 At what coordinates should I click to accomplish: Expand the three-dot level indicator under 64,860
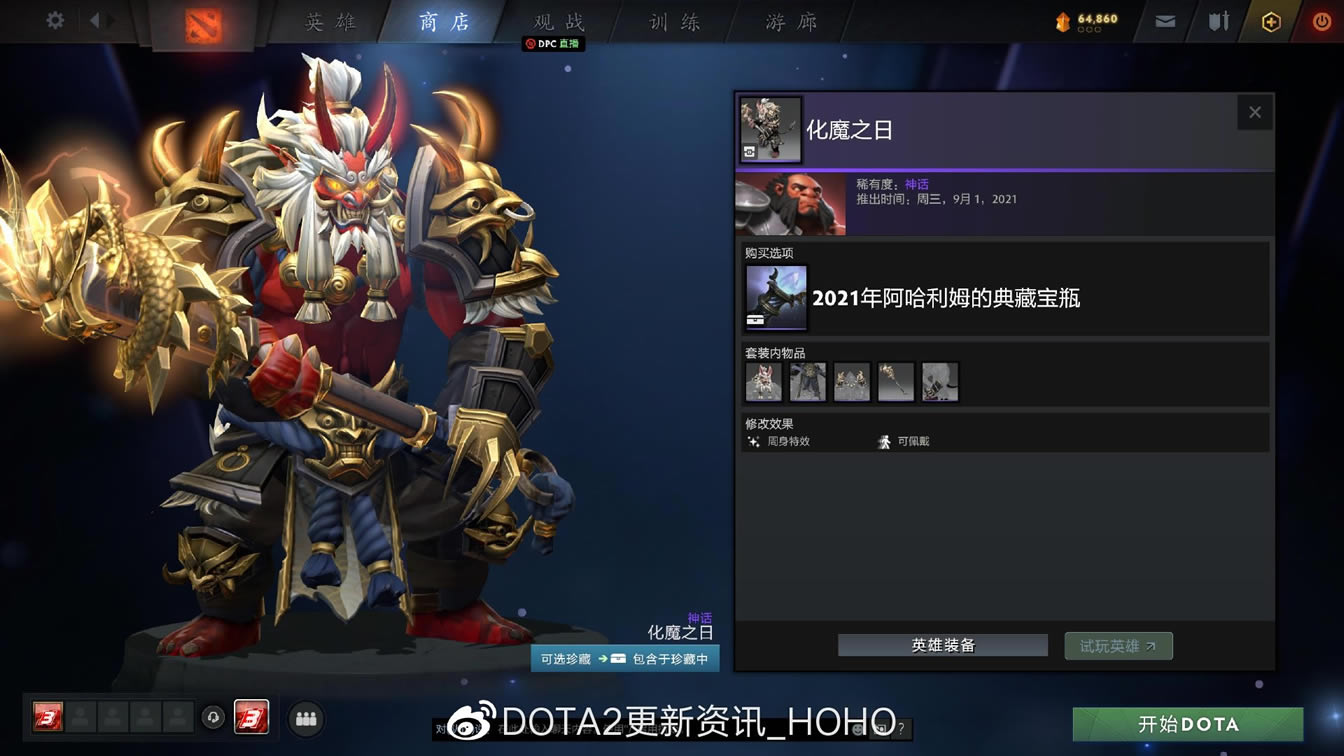click(1089, 29)
